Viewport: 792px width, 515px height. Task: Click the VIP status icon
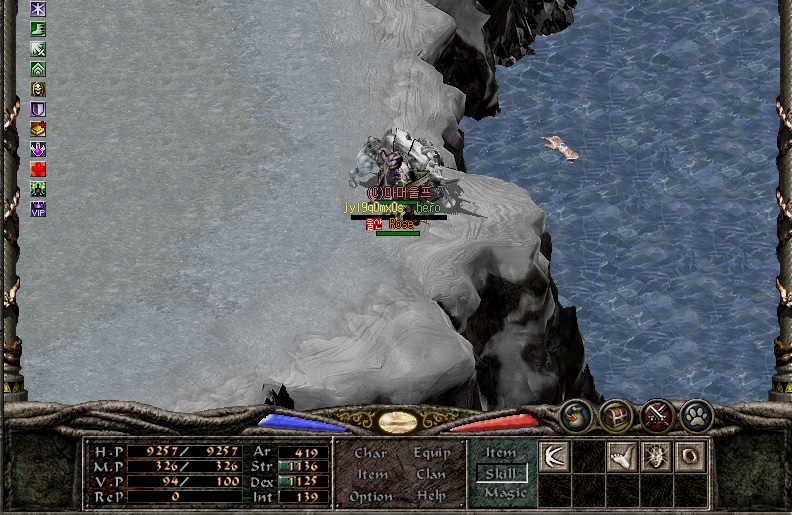[38, 209]
